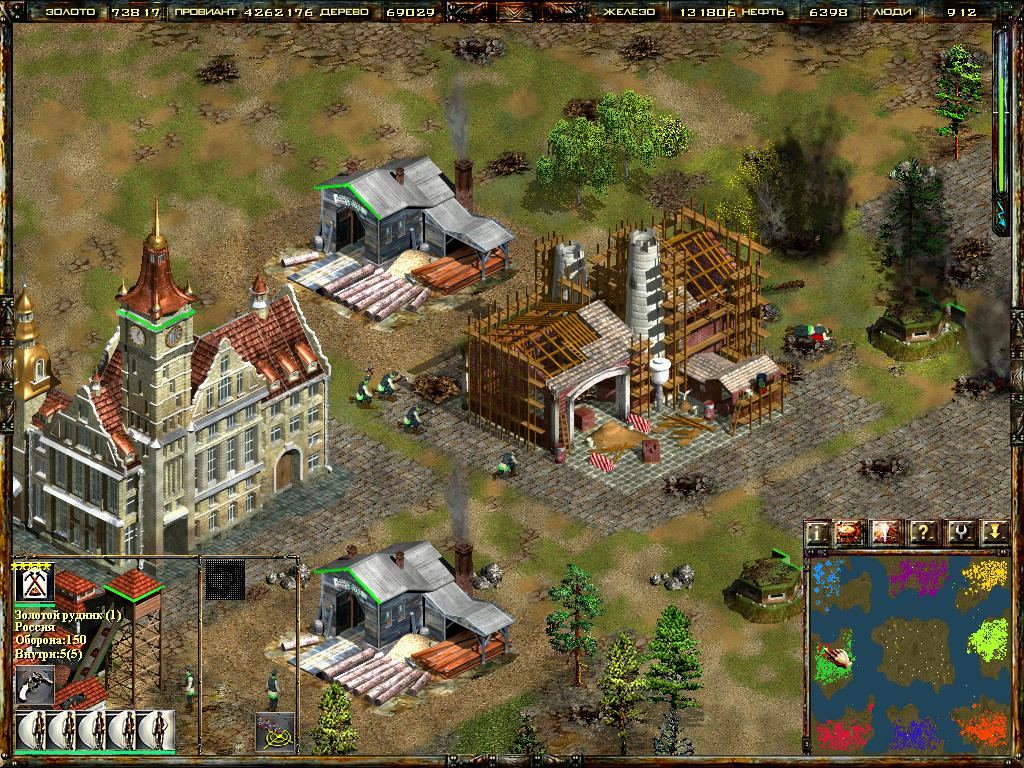
Task: Click the yellow down arrow button
Action: click(992, 531)
